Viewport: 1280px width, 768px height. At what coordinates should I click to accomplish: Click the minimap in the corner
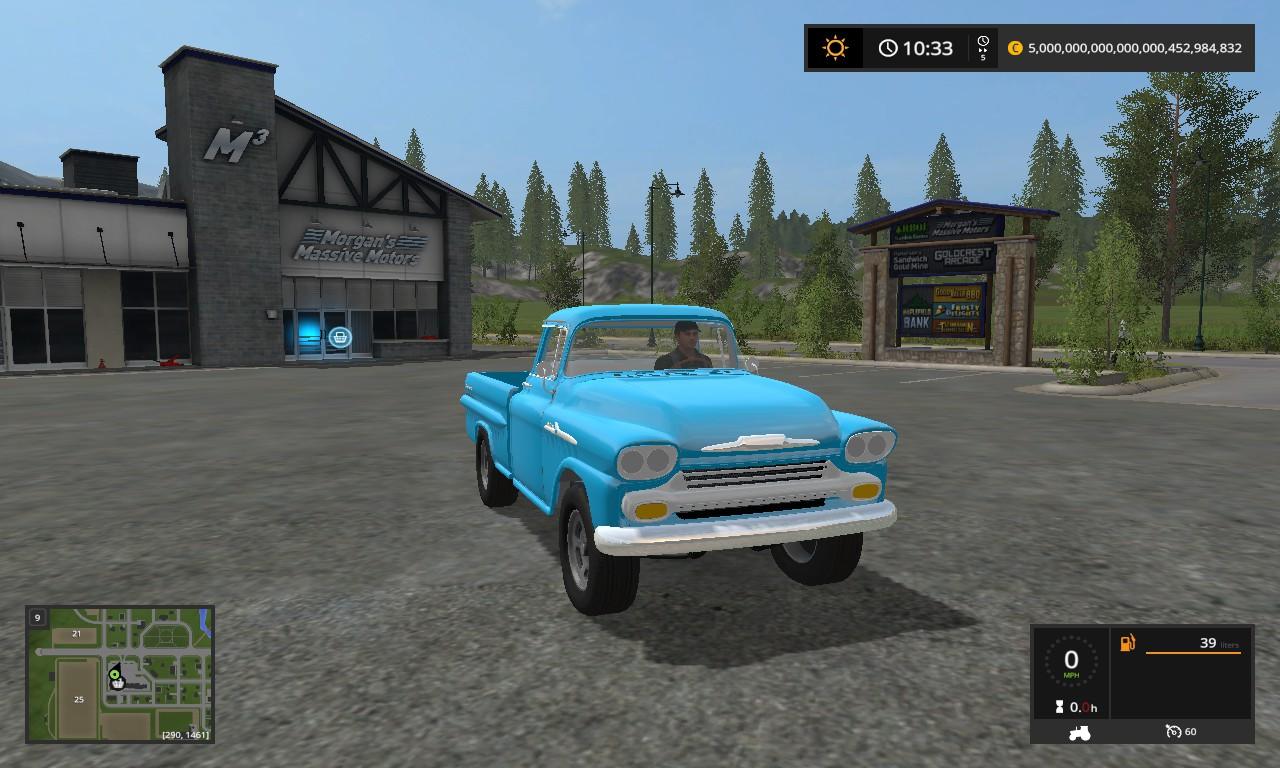pyautogui.click(x=119, y=674)
